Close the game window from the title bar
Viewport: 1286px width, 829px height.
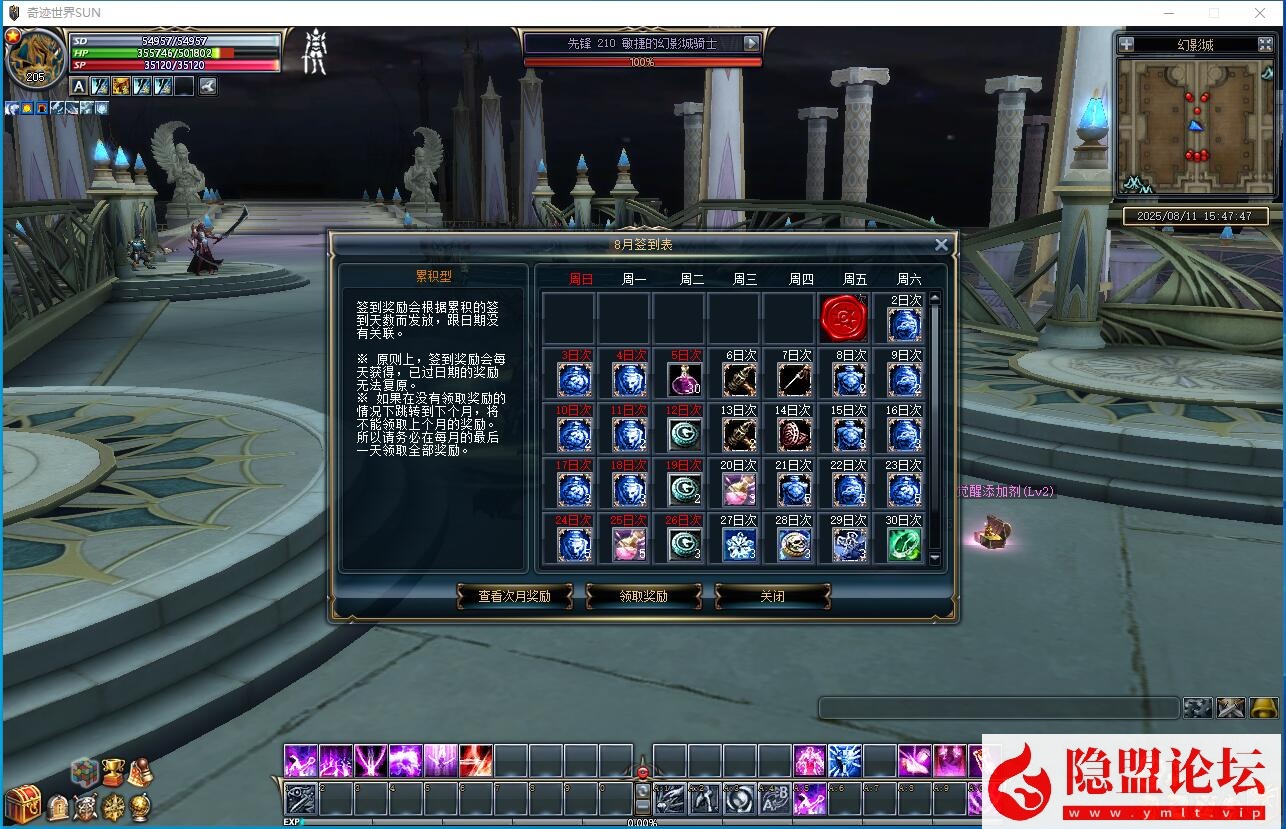tap(1260, 13)
